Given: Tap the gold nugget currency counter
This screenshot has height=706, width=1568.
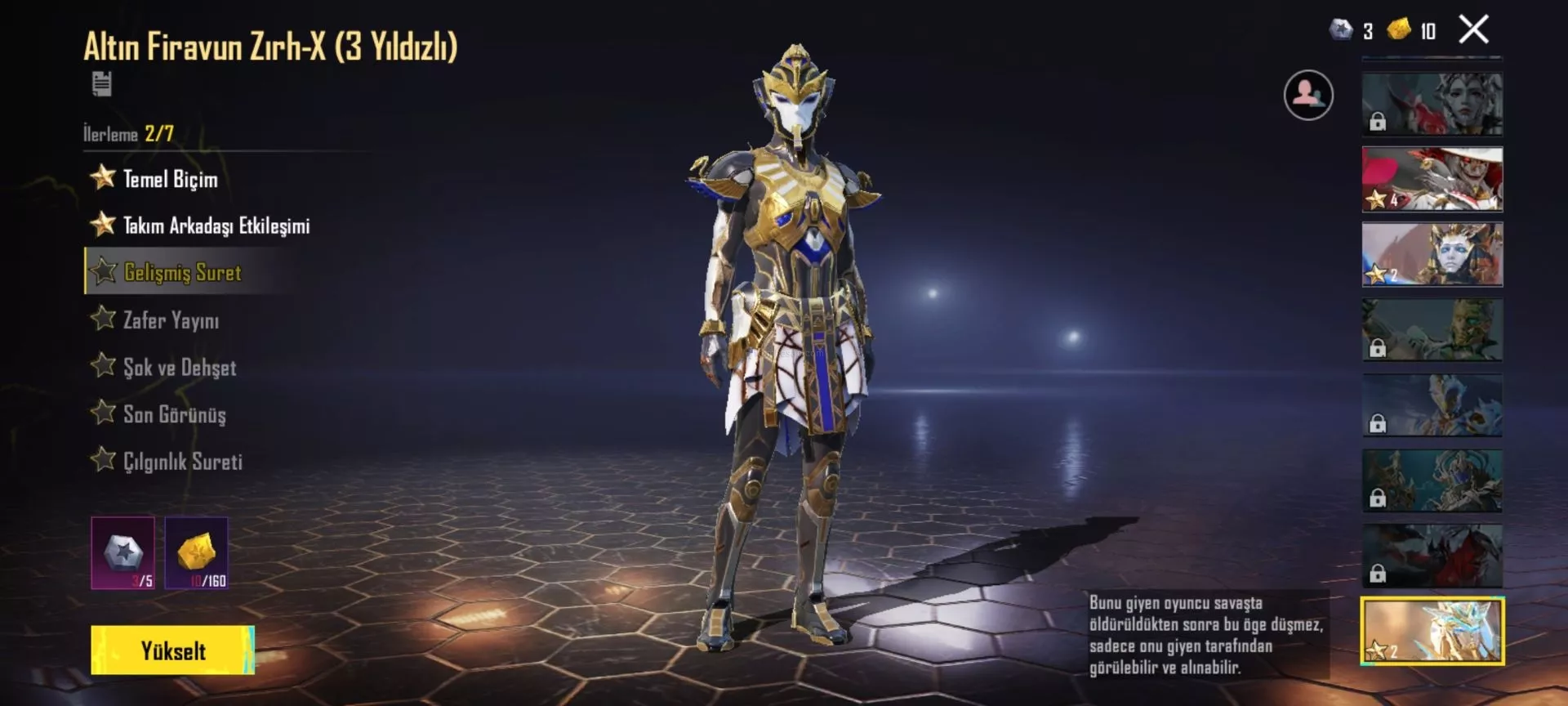Looking at the screenshot, I should point(1412,31).
